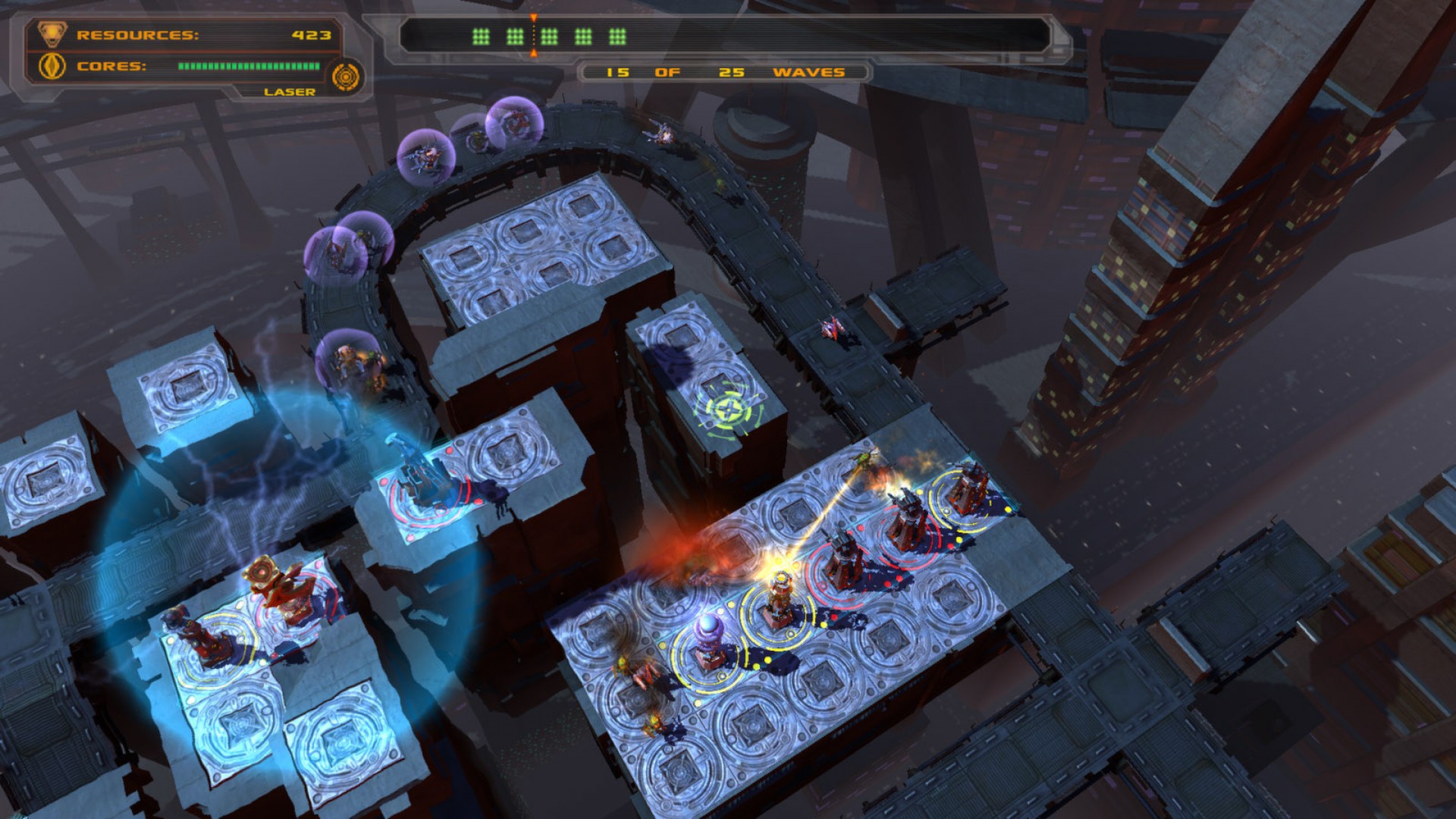
Task: Click the LASER text label
Action: [290, 92]
